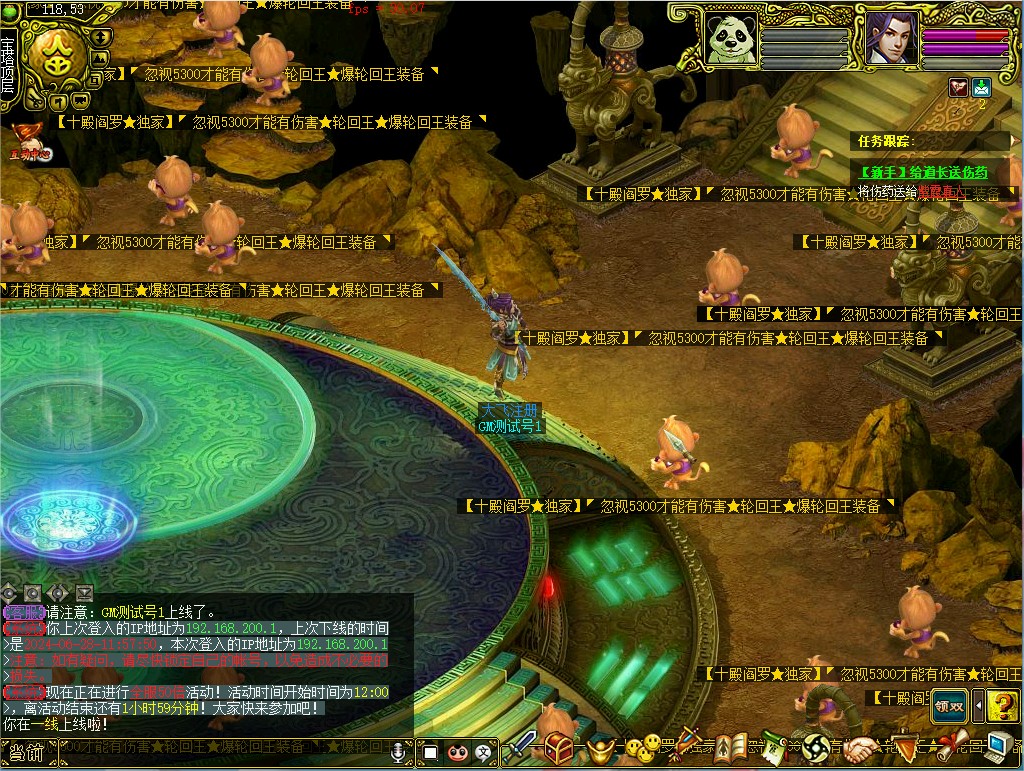The height and width of the screenshot is (771, 1024).
Task: Click the red buff icon below the player portrait
Action: point(958,87)
